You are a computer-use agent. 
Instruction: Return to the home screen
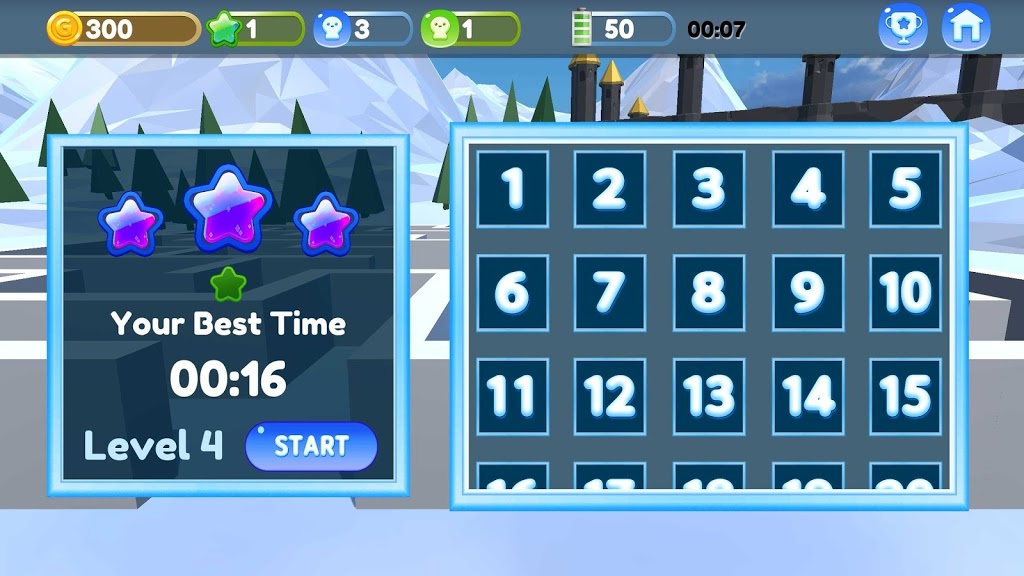(966, 27)
